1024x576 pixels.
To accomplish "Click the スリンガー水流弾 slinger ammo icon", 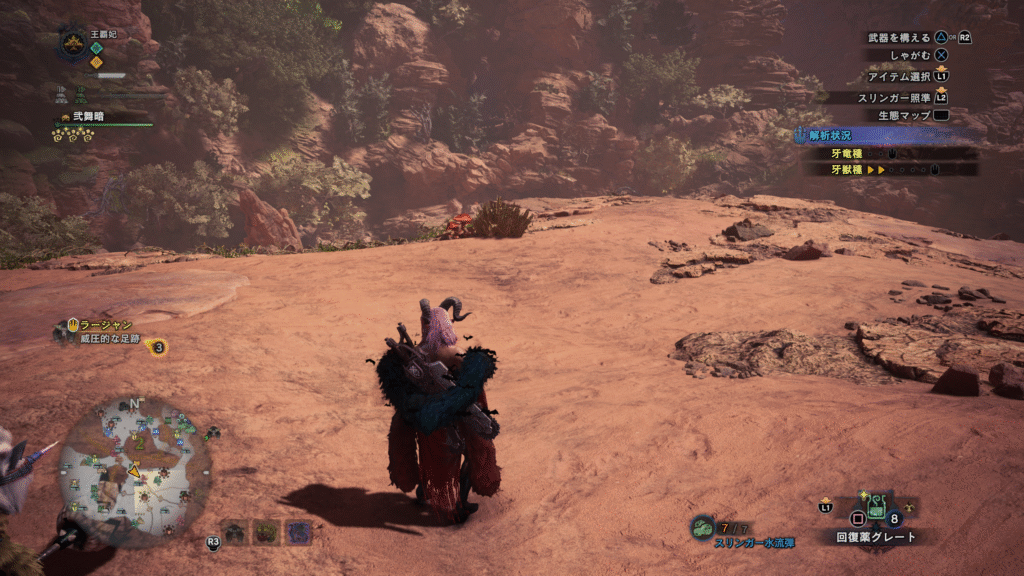I will pos(703,527).
